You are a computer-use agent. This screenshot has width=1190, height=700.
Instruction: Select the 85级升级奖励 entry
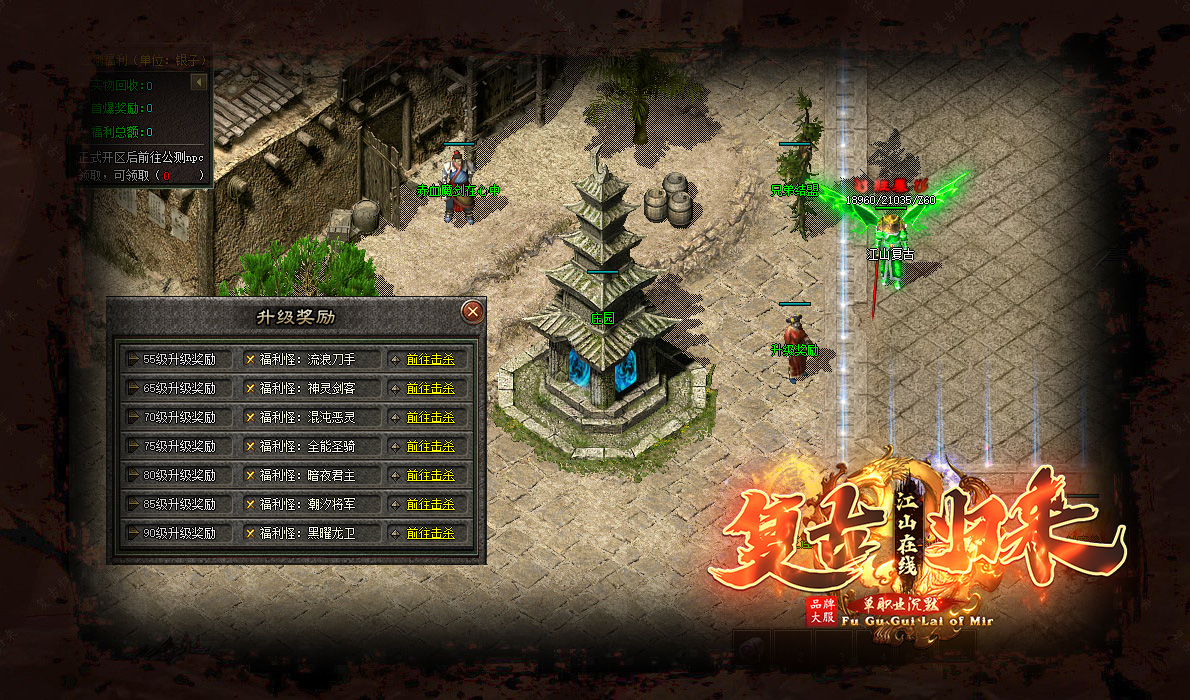[x=179, y=504]
